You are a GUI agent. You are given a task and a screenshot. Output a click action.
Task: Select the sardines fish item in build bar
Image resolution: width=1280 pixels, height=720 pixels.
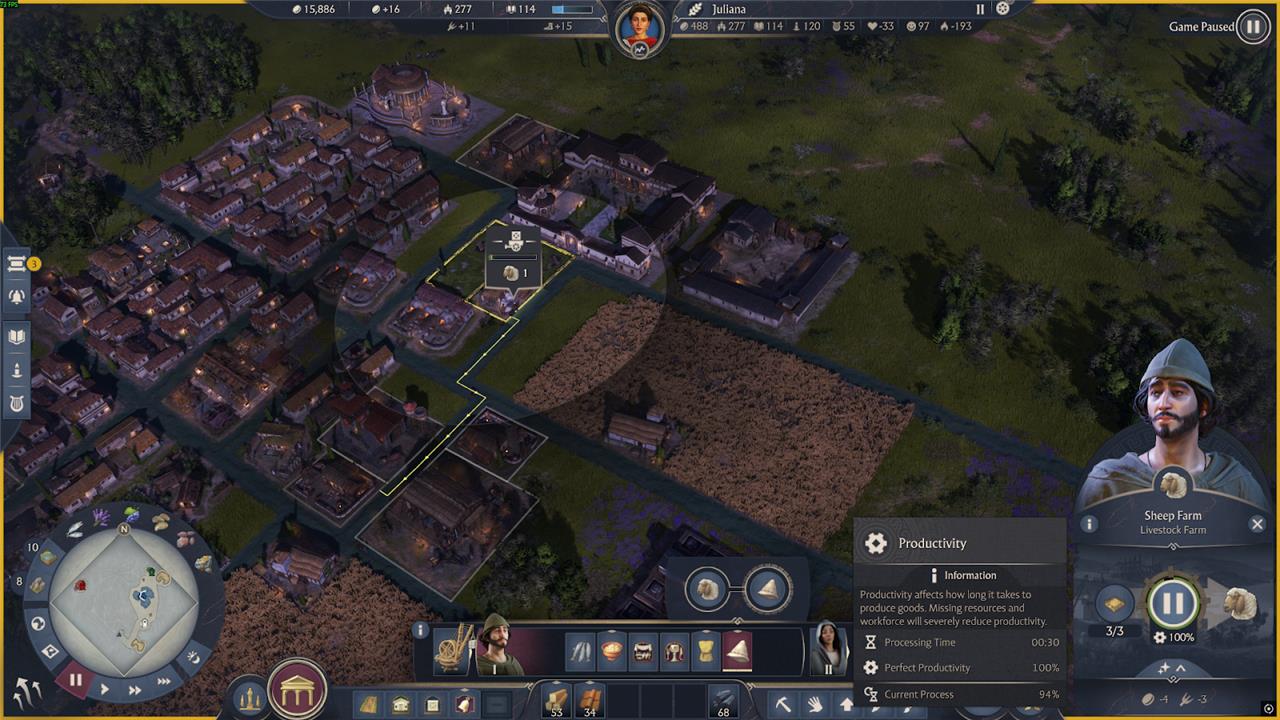click(580, 652)
